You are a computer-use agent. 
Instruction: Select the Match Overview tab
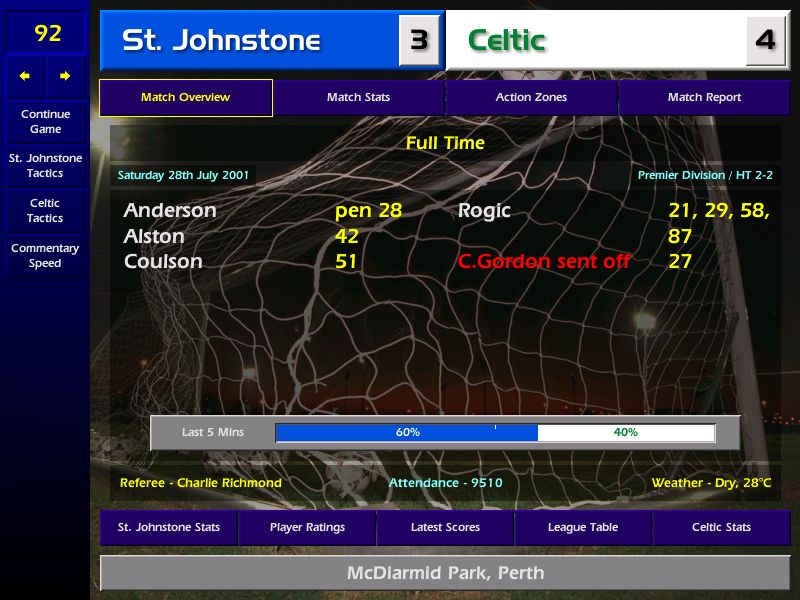pos(185,98)
